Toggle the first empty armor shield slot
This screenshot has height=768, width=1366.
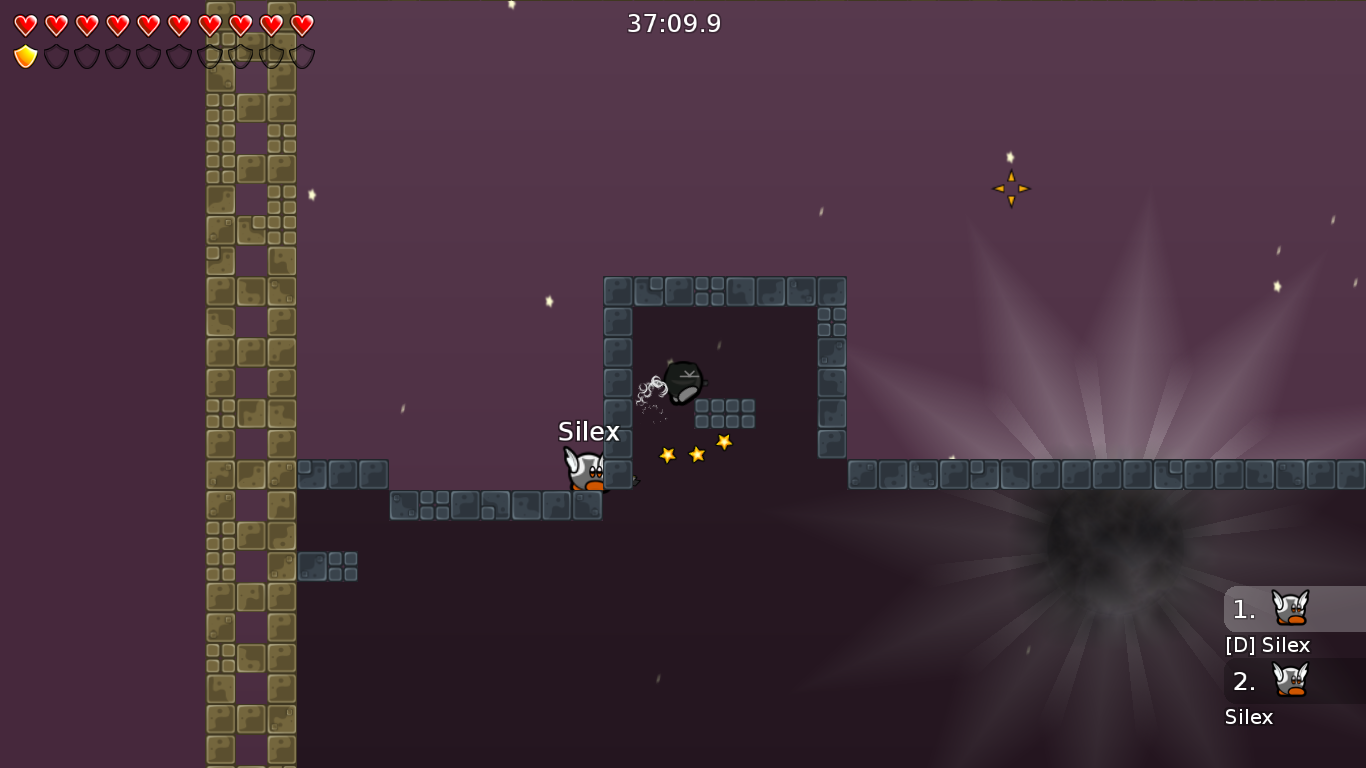[x=56, y=57]
